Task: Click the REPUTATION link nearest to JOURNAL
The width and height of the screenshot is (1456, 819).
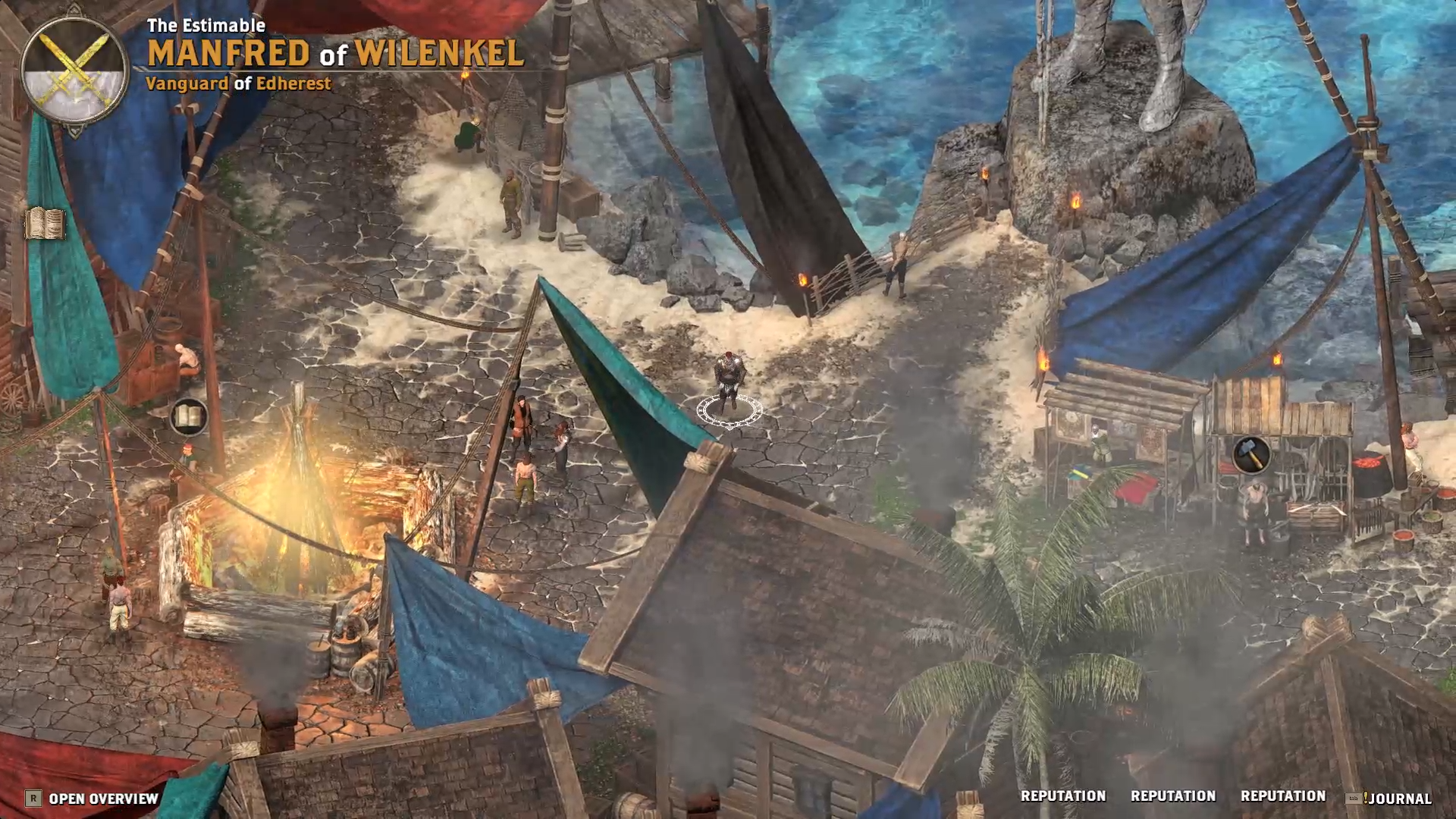Action: (x=1283, y=796)
